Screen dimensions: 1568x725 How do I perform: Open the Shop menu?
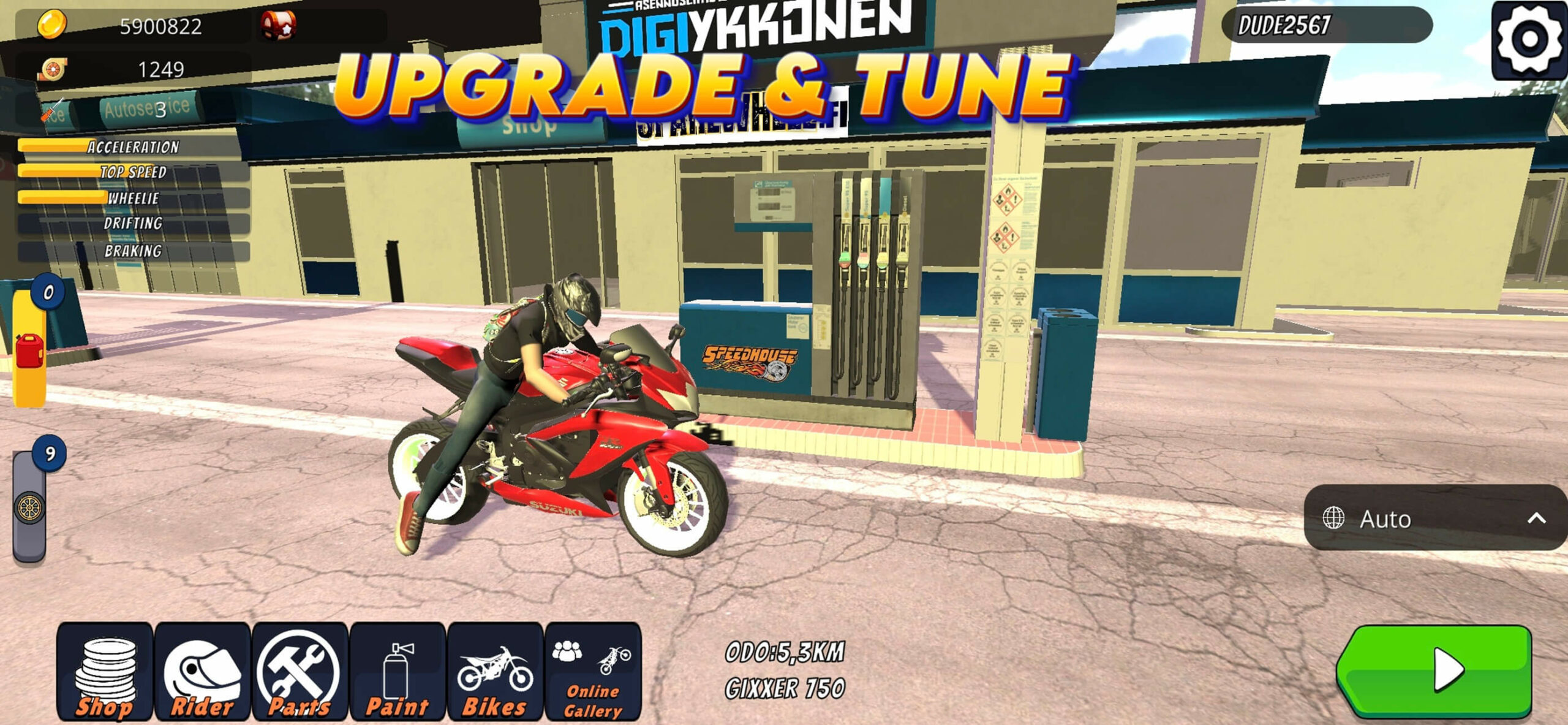pos(105,672)
